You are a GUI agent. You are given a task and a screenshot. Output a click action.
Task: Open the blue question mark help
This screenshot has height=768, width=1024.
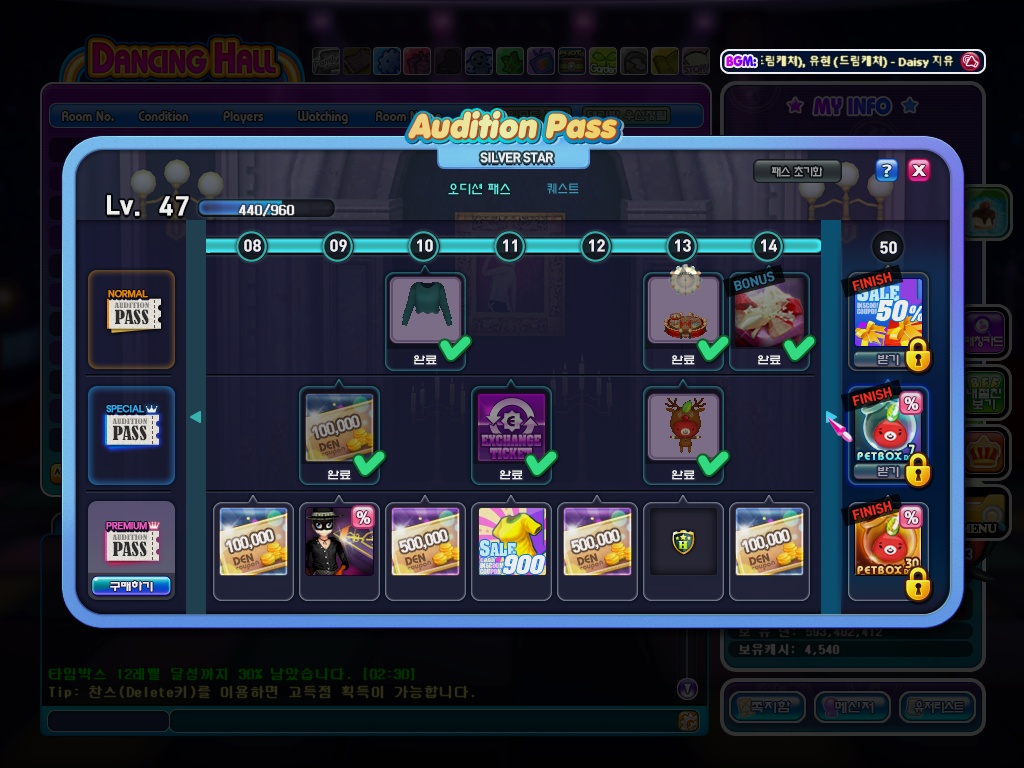(886, 170)
